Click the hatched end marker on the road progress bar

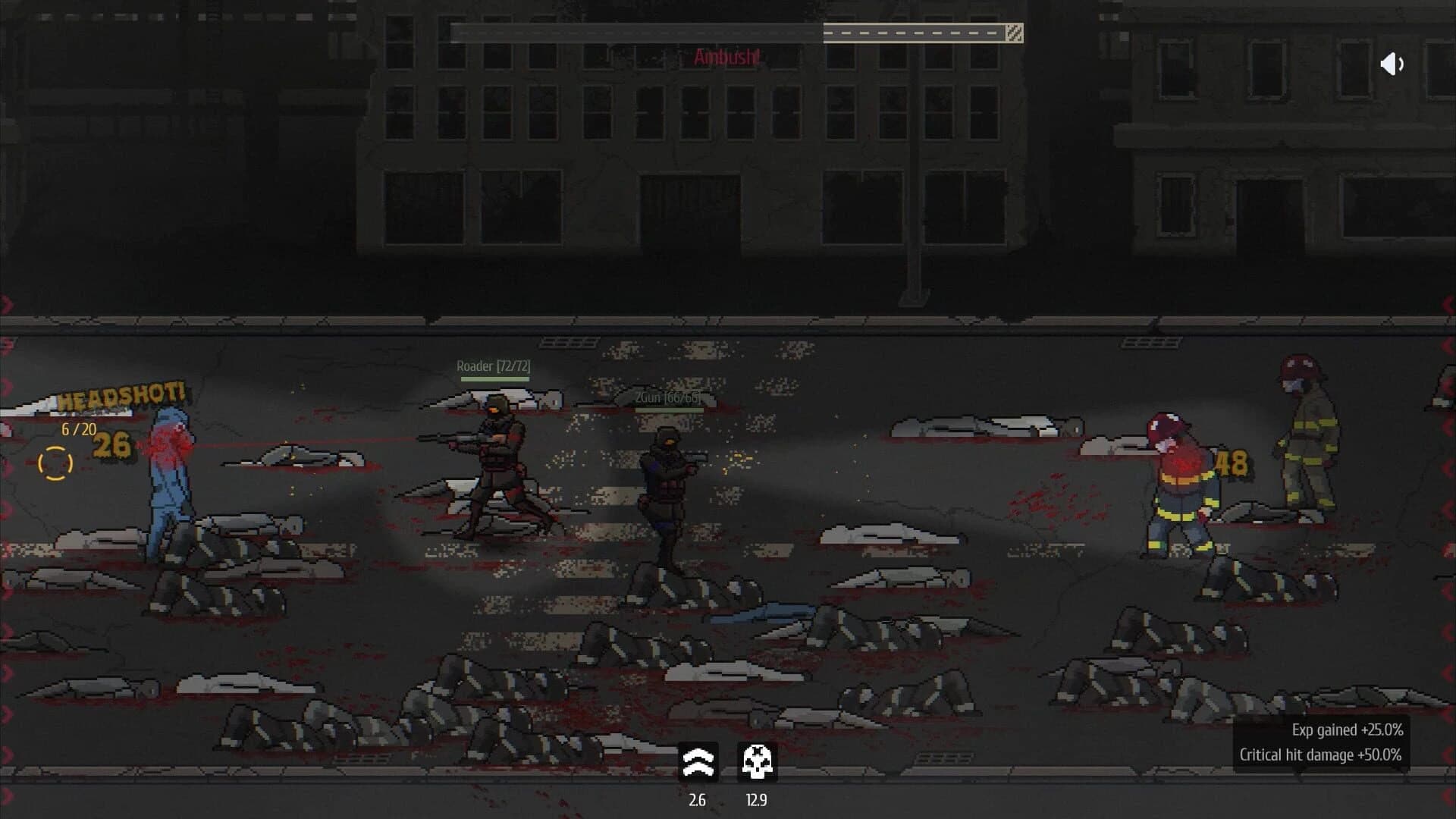[x=1014, y=33]
